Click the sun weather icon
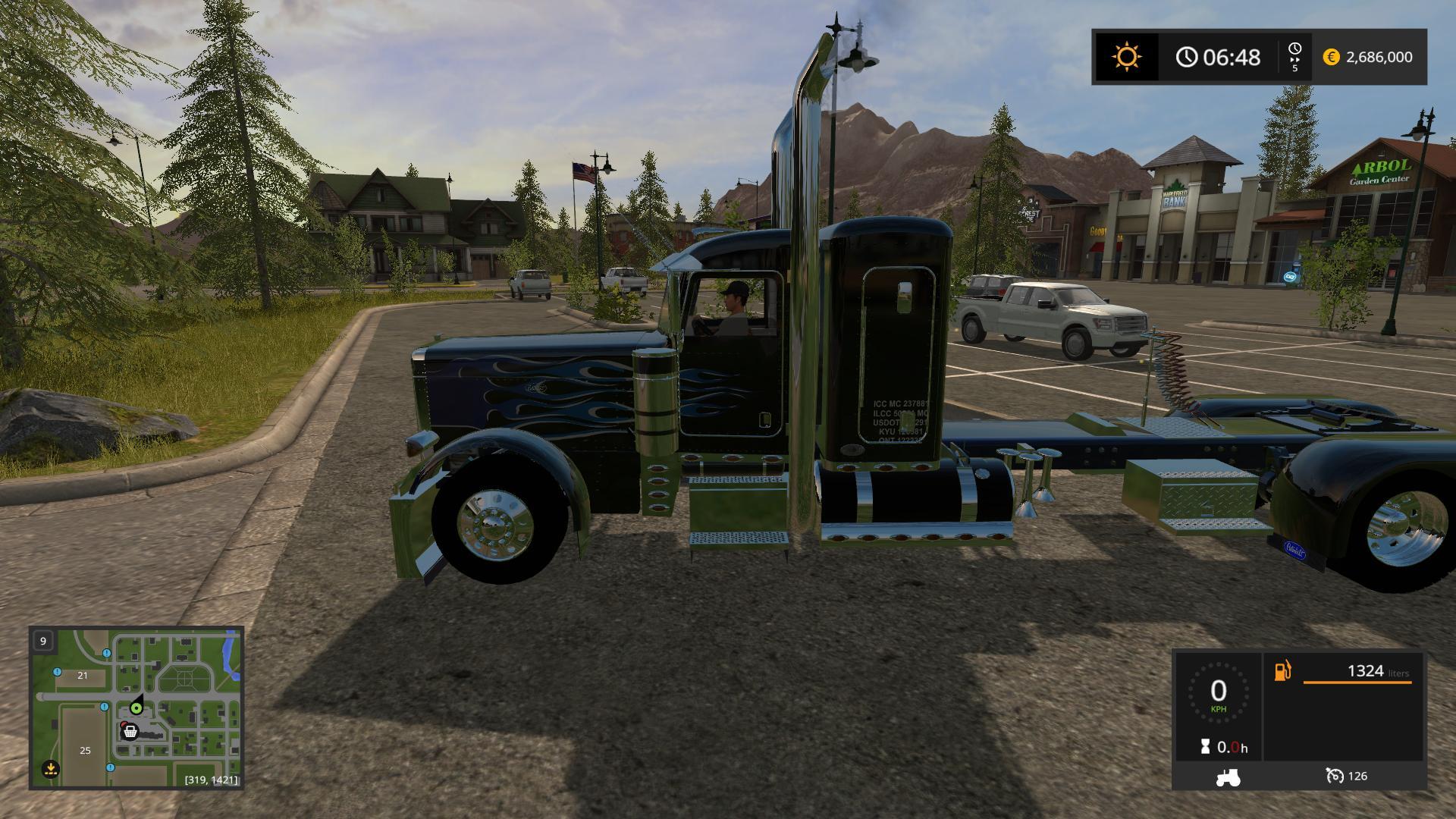Image resolution: width=1456 pixels, height=819 pixels. [1126, 57]
